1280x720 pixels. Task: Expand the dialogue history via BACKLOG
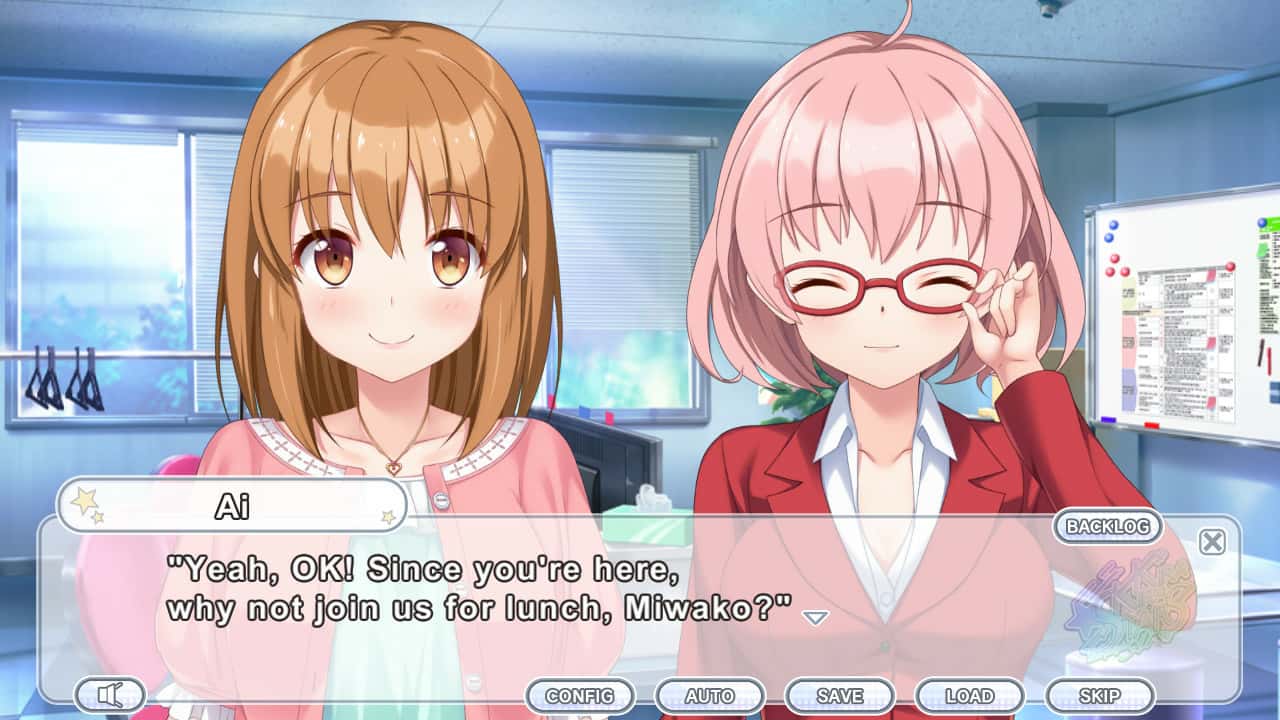pyautogui.click(x=1107, y=524)
